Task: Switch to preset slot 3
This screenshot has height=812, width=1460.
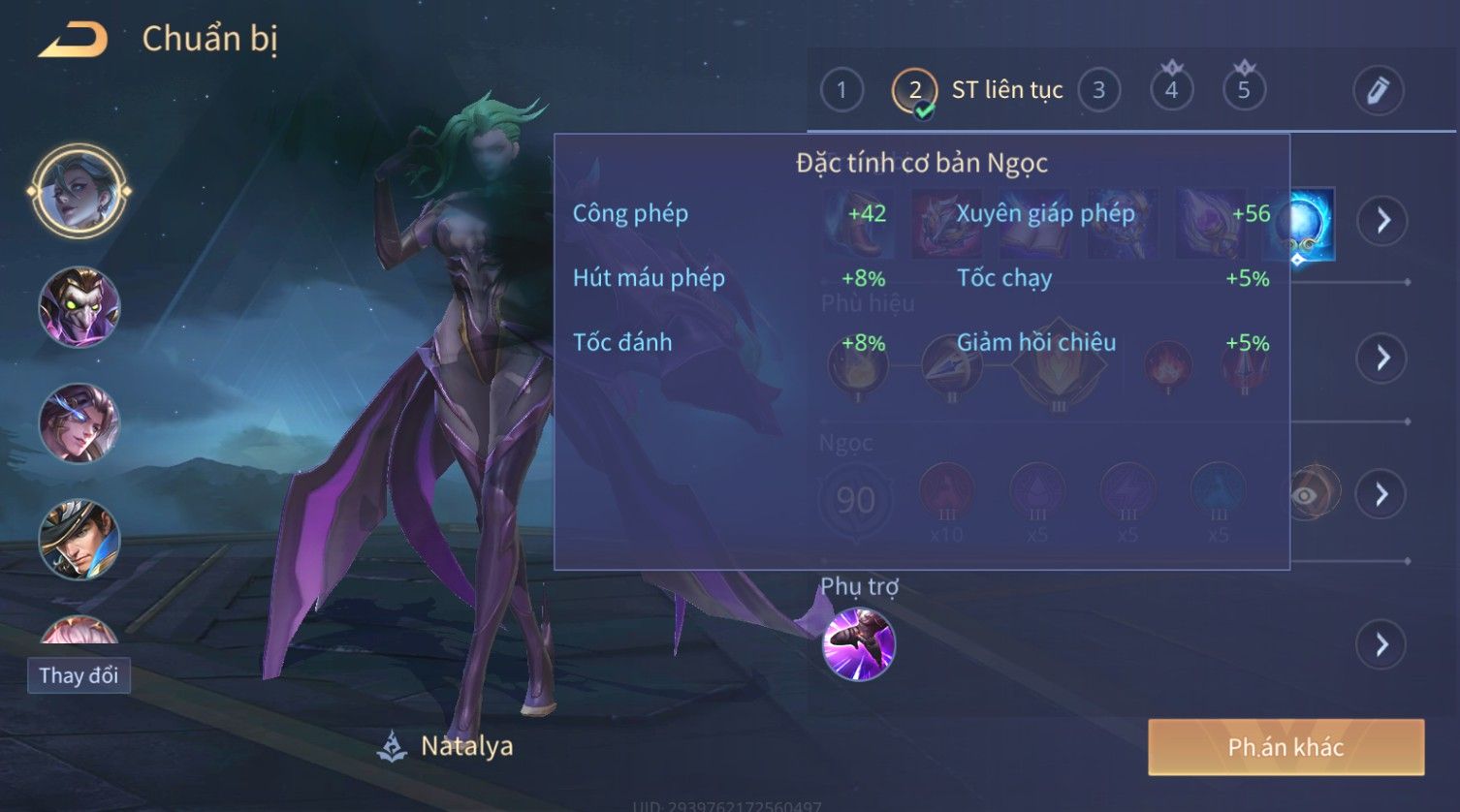Action: coord(1098,91)
